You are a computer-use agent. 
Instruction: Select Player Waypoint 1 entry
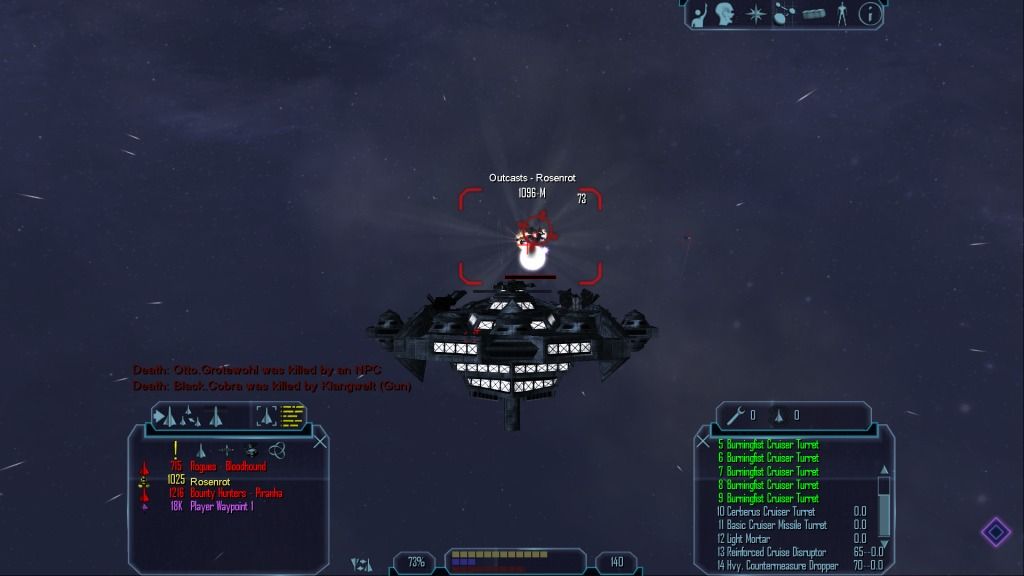pos(221,507)
